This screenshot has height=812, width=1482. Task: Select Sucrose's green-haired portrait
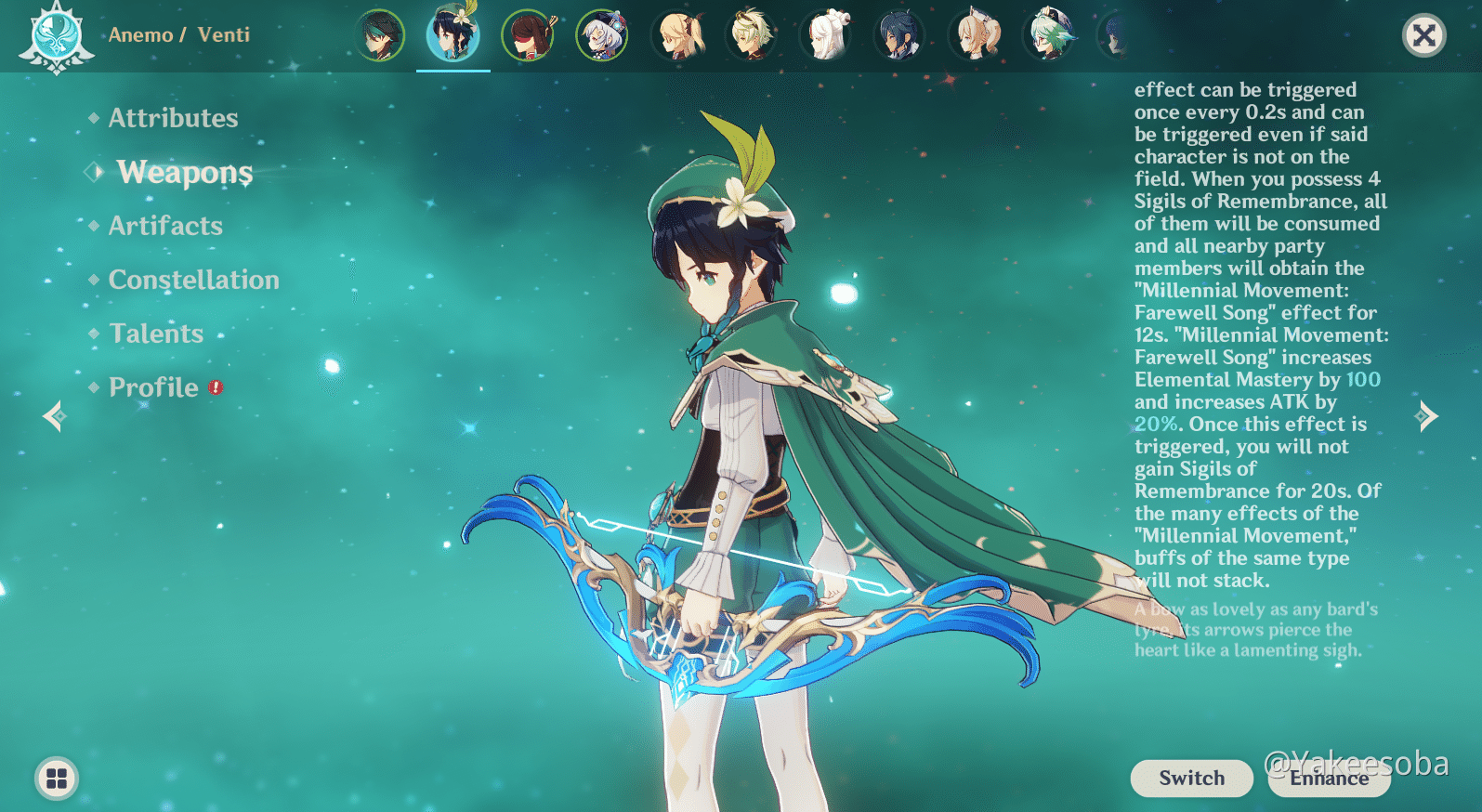click(1048, 35)
